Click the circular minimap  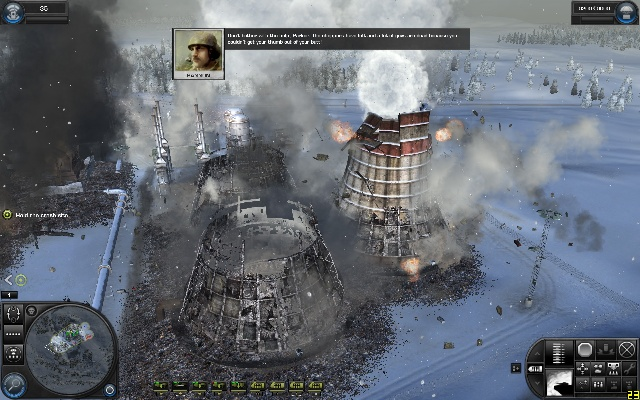[68, 346]
